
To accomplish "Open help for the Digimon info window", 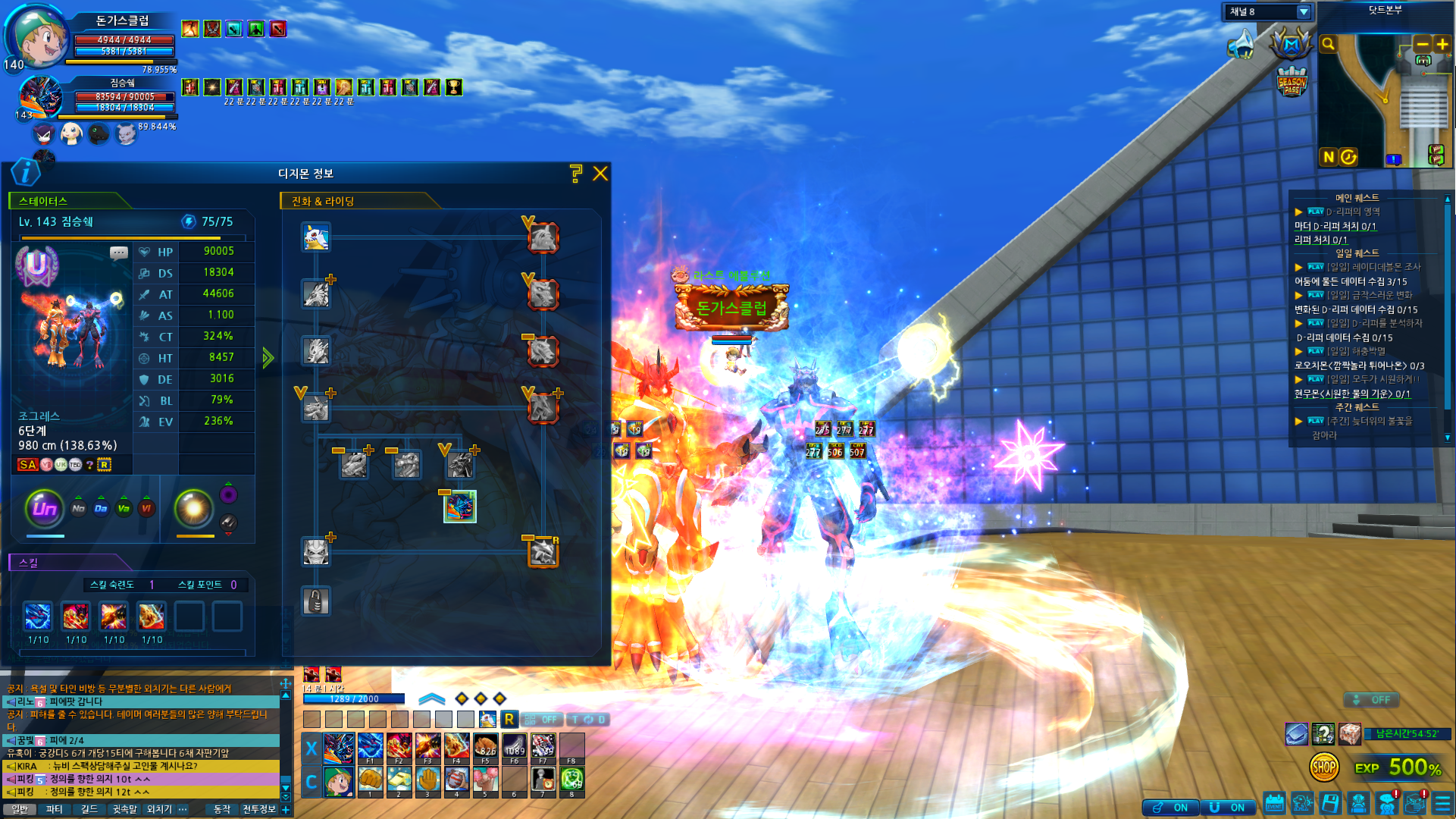I will (576, 174).
